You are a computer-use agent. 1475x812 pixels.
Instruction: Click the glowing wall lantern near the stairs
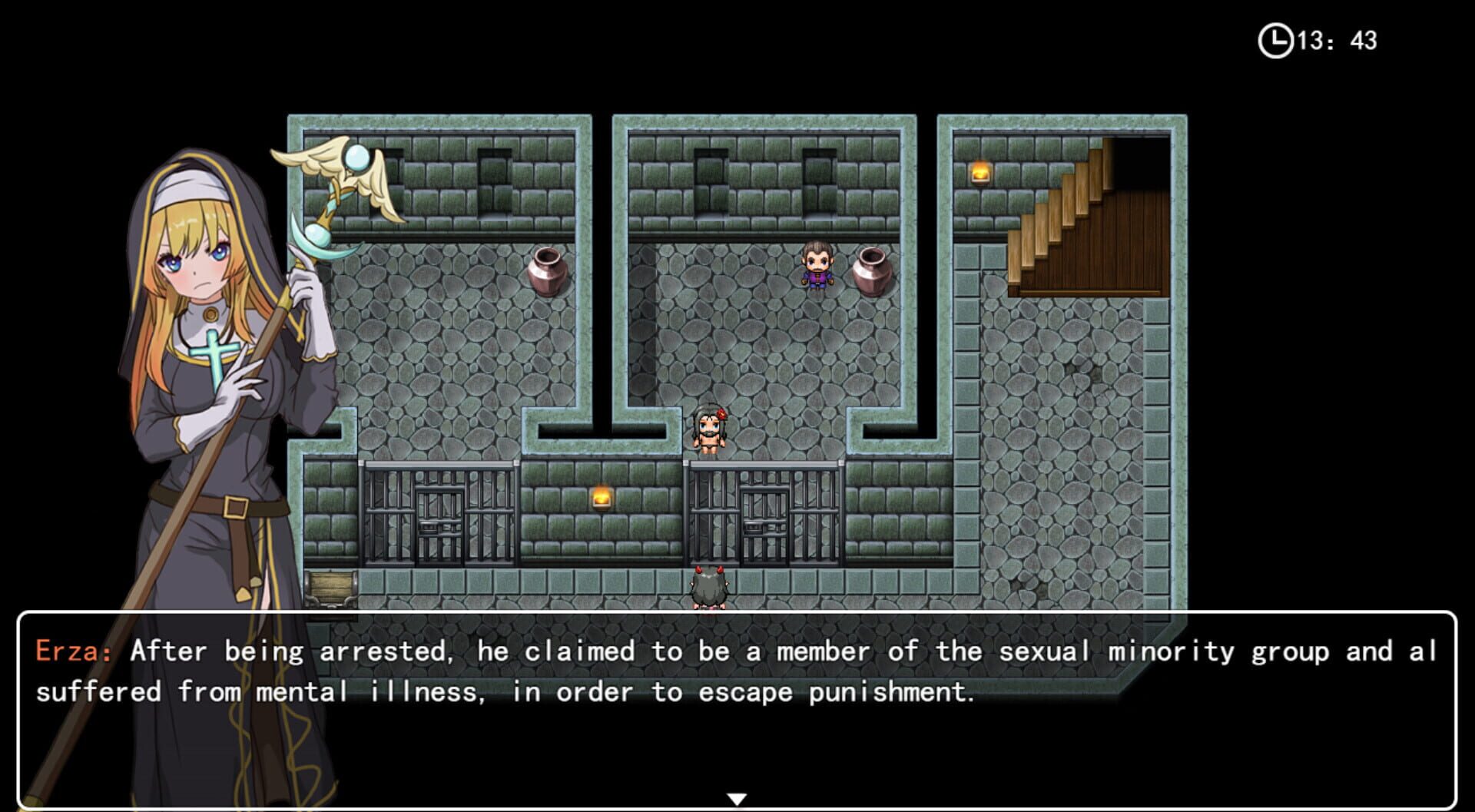[x=981, y=174]
